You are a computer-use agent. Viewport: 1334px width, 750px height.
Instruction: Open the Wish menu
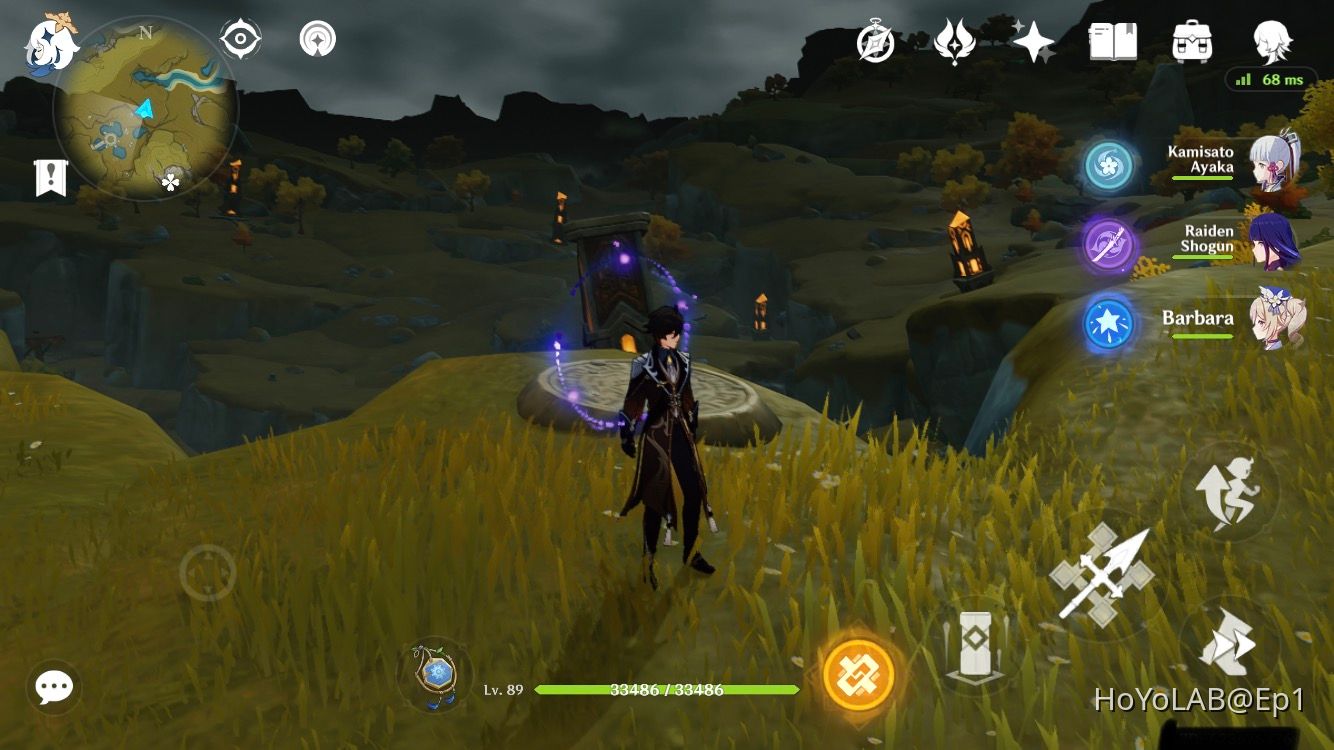coord(956,41)
